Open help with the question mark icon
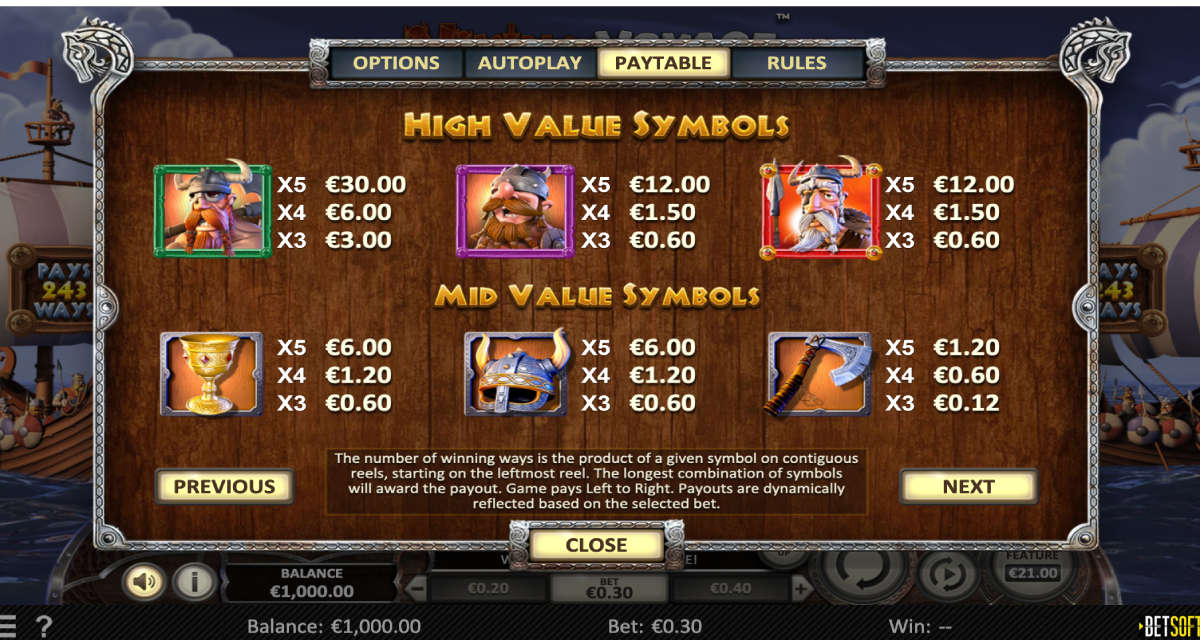The height and width of the screenshot is (640, 1200). pyautogui.click(x=44, y=627)
